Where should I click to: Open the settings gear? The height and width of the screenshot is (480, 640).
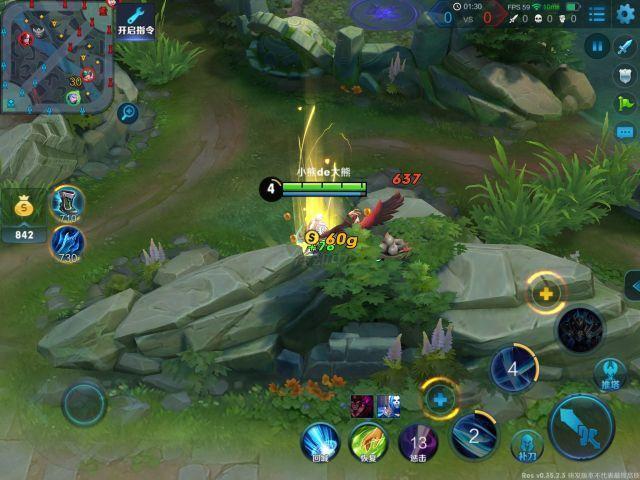[x=625, y=13]
